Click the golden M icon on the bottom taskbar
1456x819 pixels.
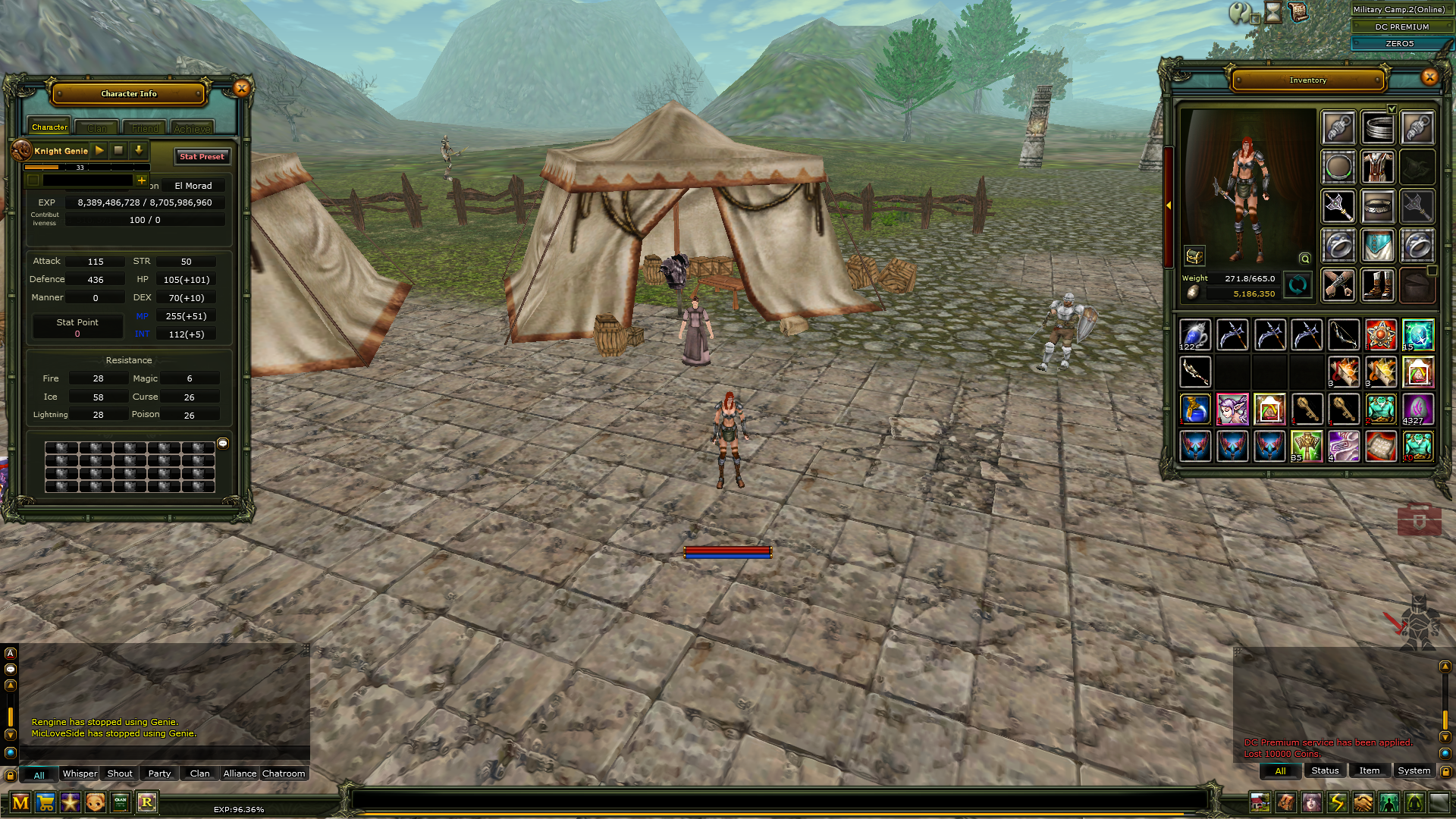(x=20, y=802)
